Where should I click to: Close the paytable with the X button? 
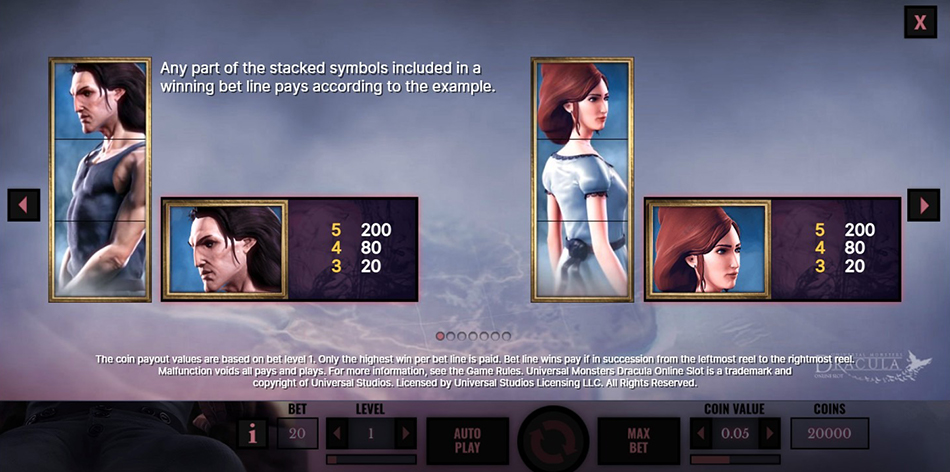[x=919, y=22]
